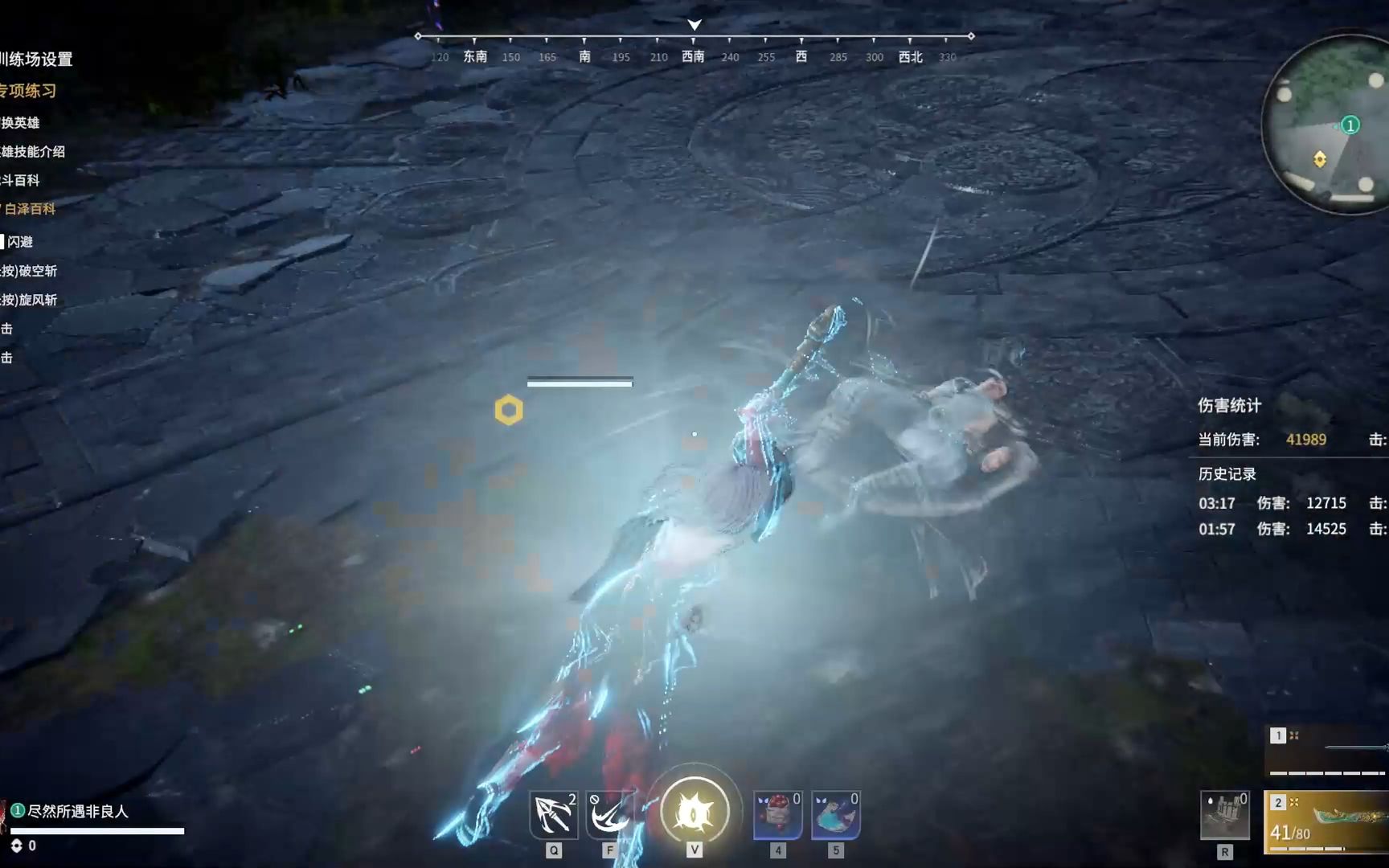Screen dimensions: 1389x868
Task: Open the 训练场设置 training ground settings
Action: click(36, 59)
